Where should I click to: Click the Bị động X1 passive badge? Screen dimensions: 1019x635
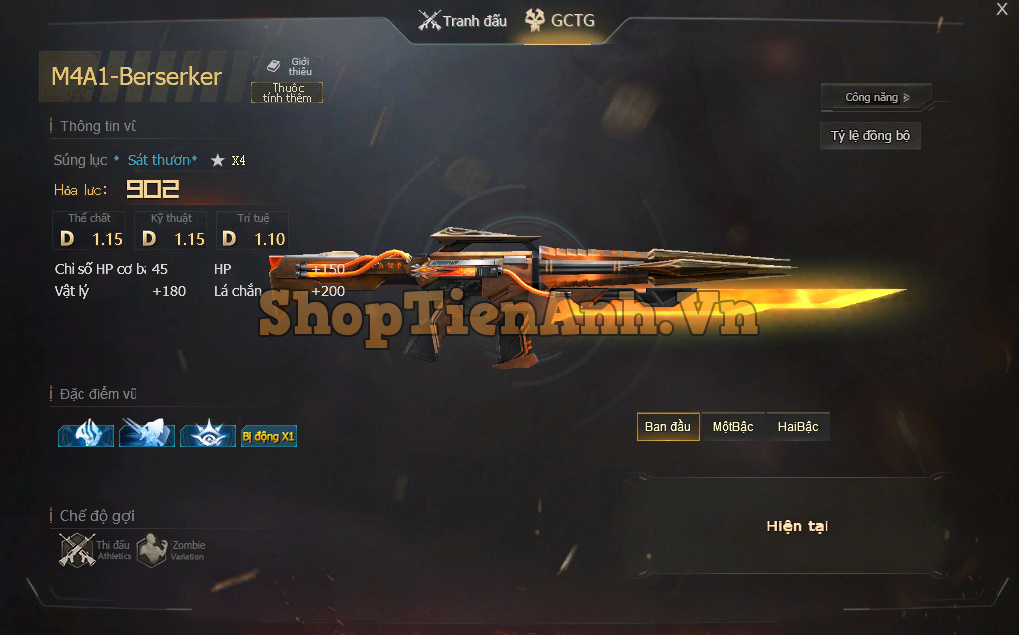269,436
